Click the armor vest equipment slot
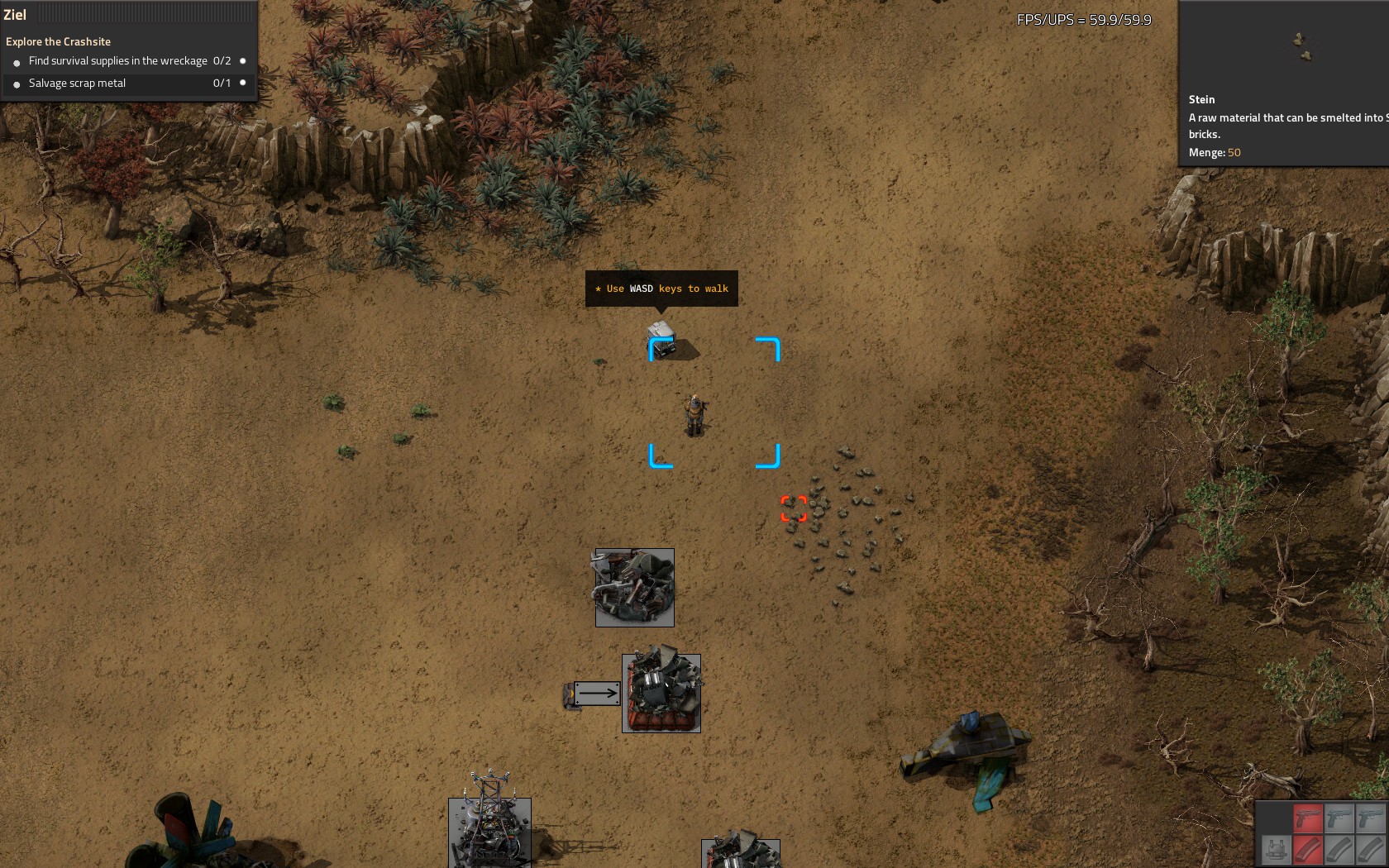The height and width of the screenshot is (868, 1389). tap(1276, 850)
